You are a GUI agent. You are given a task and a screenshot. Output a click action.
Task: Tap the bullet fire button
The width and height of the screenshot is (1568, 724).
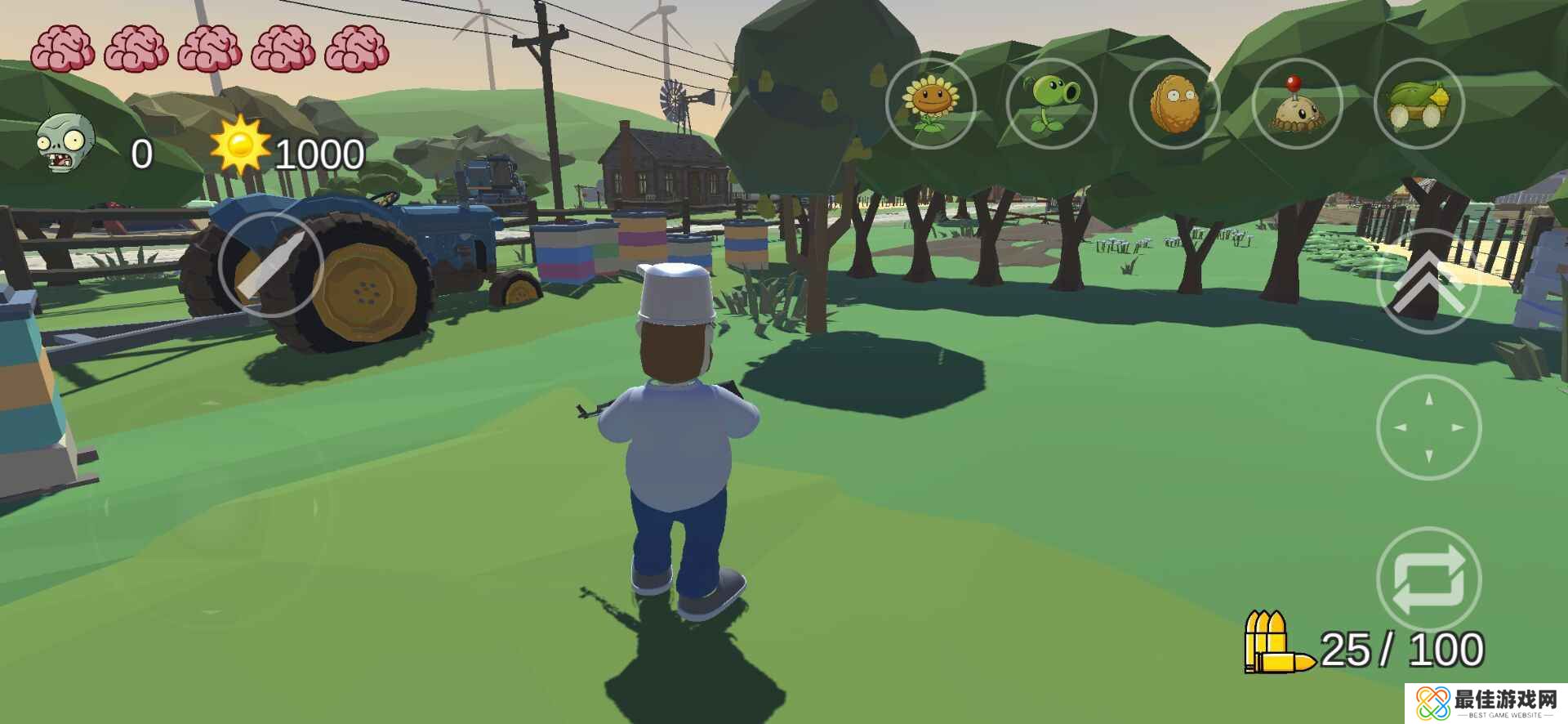[x=270, y=263]
